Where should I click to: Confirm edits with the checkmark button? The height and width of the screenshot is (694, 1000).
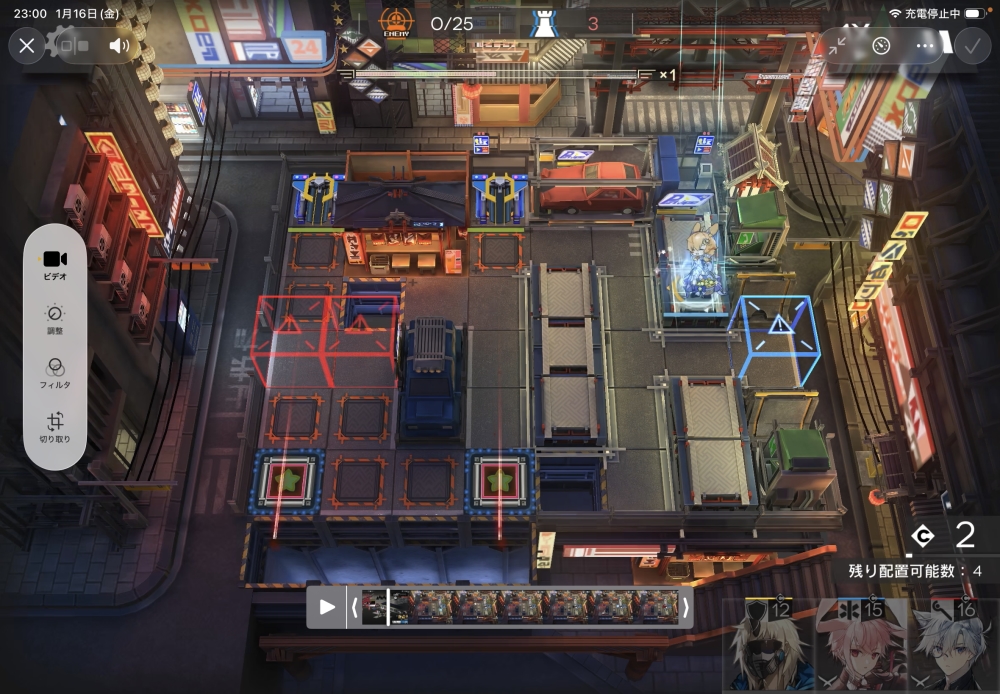pos(970,46)
